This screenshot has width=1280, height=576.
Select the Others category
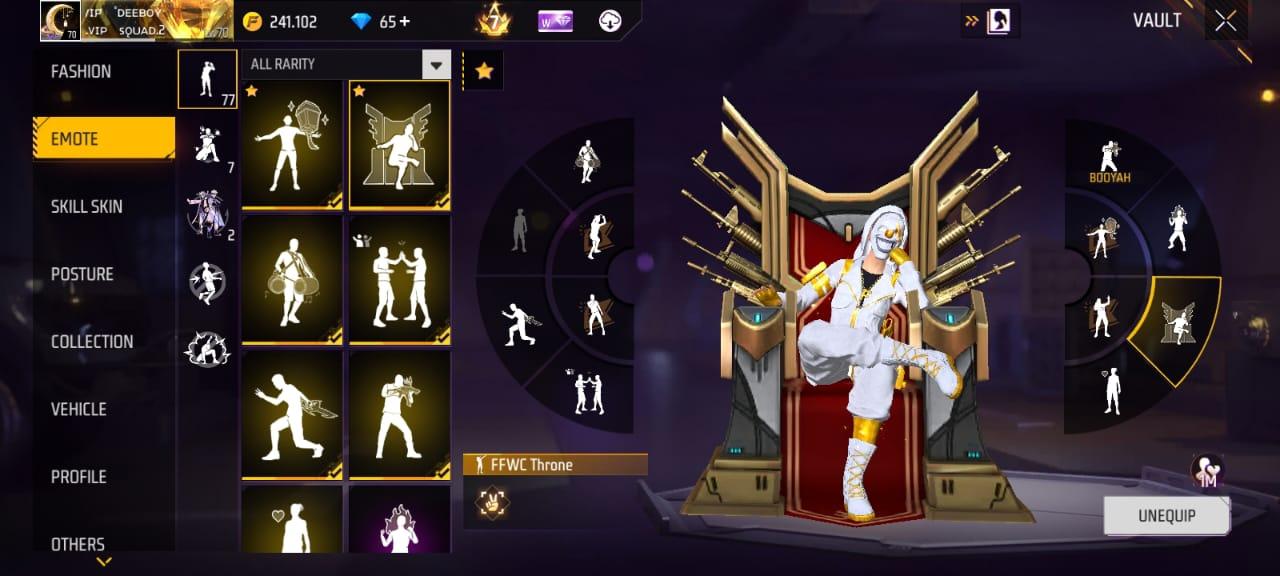pos(78,544)
